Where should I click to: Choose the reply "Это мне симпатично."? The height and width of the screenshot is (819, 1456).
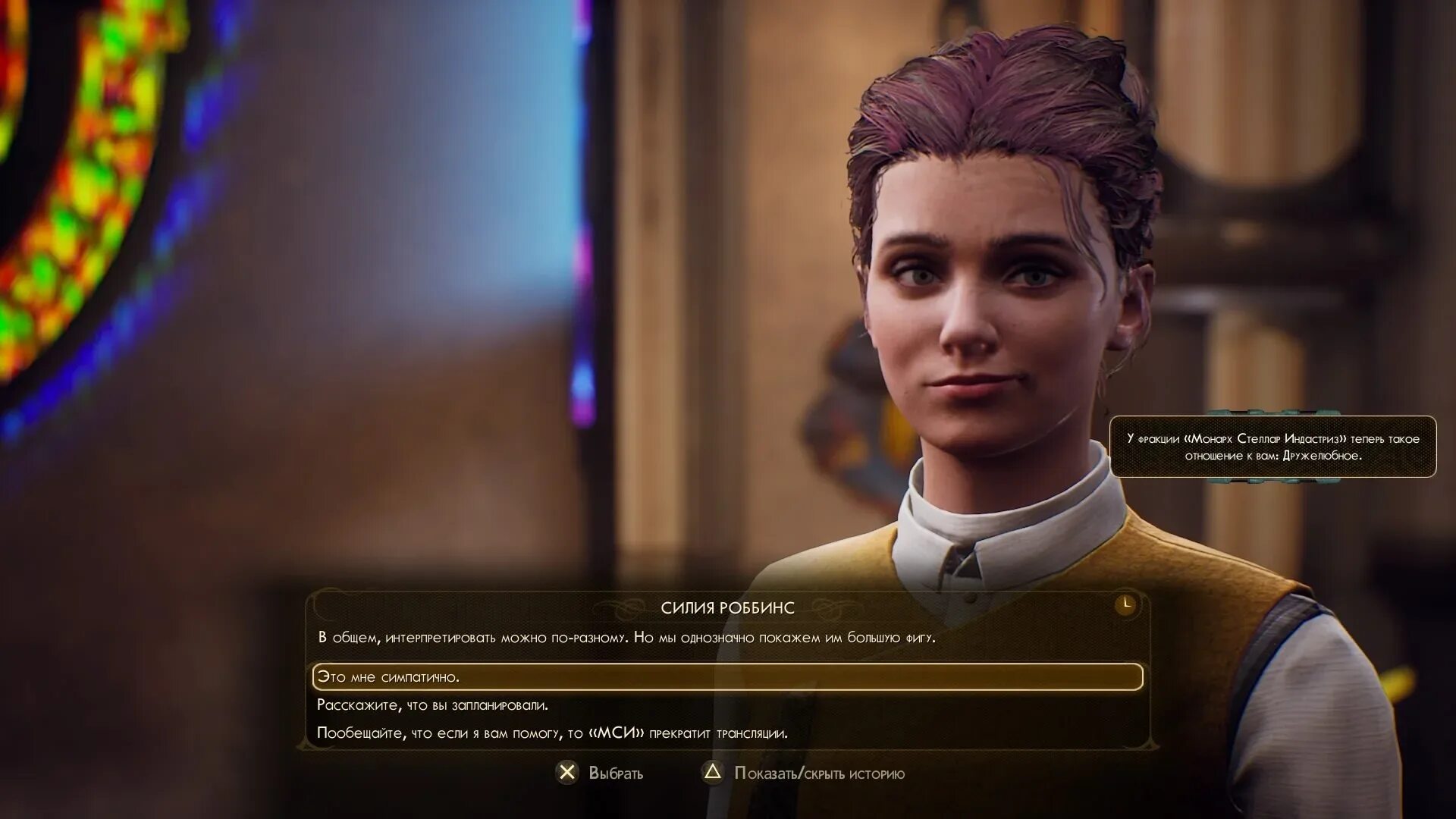(388, 676)
